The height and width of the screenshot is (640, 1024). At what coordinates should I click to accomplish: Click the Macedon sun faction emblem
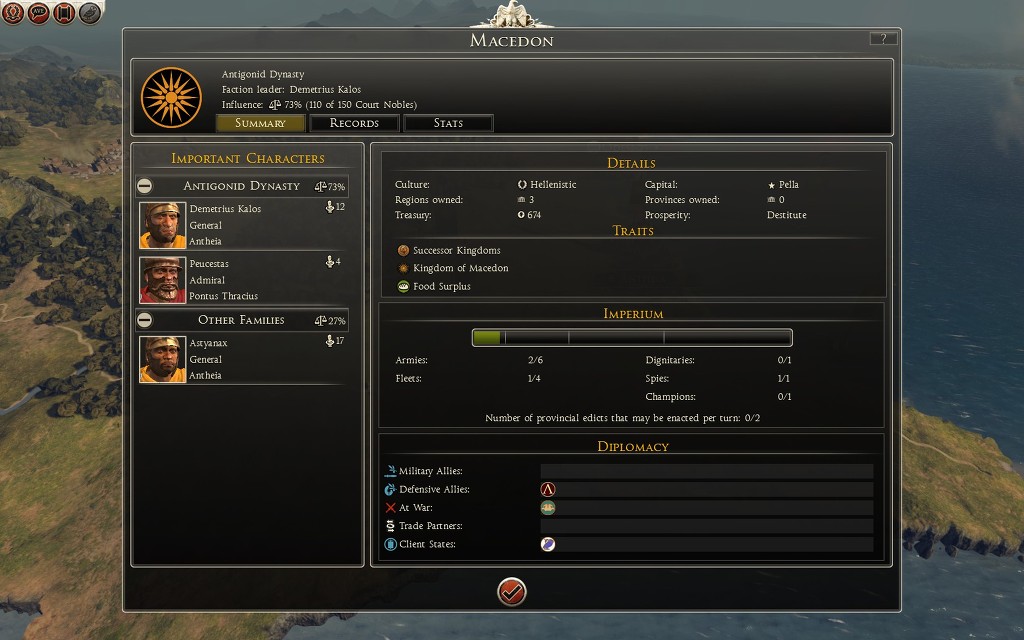(x=172, y=96)
